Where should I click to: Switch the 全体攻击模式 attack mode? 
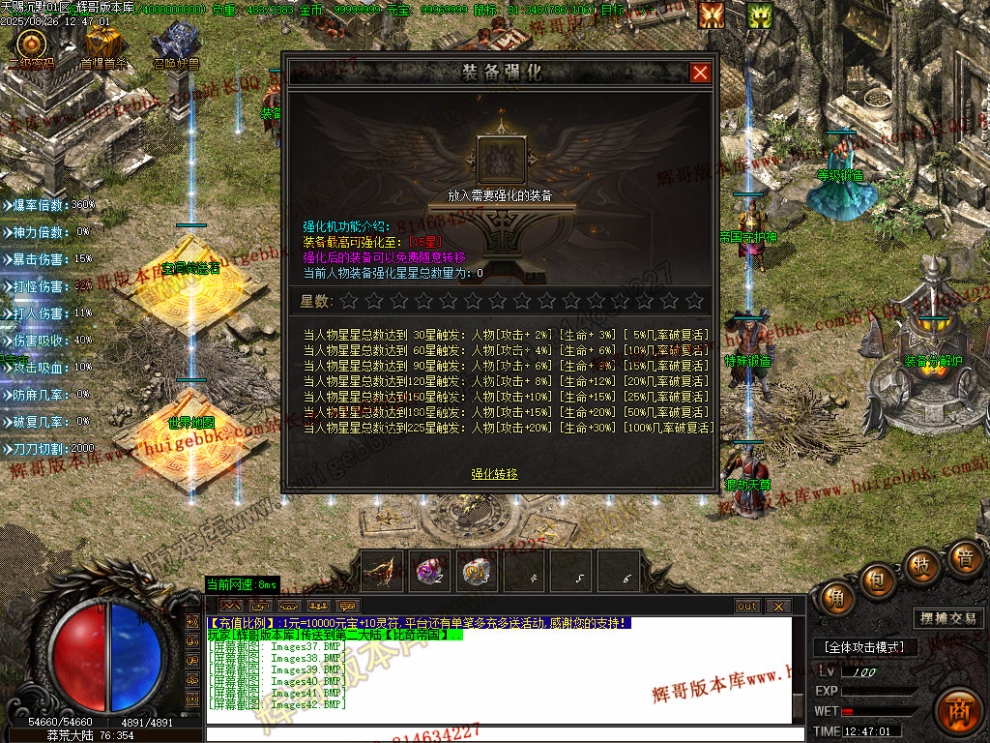coord(865,647)
